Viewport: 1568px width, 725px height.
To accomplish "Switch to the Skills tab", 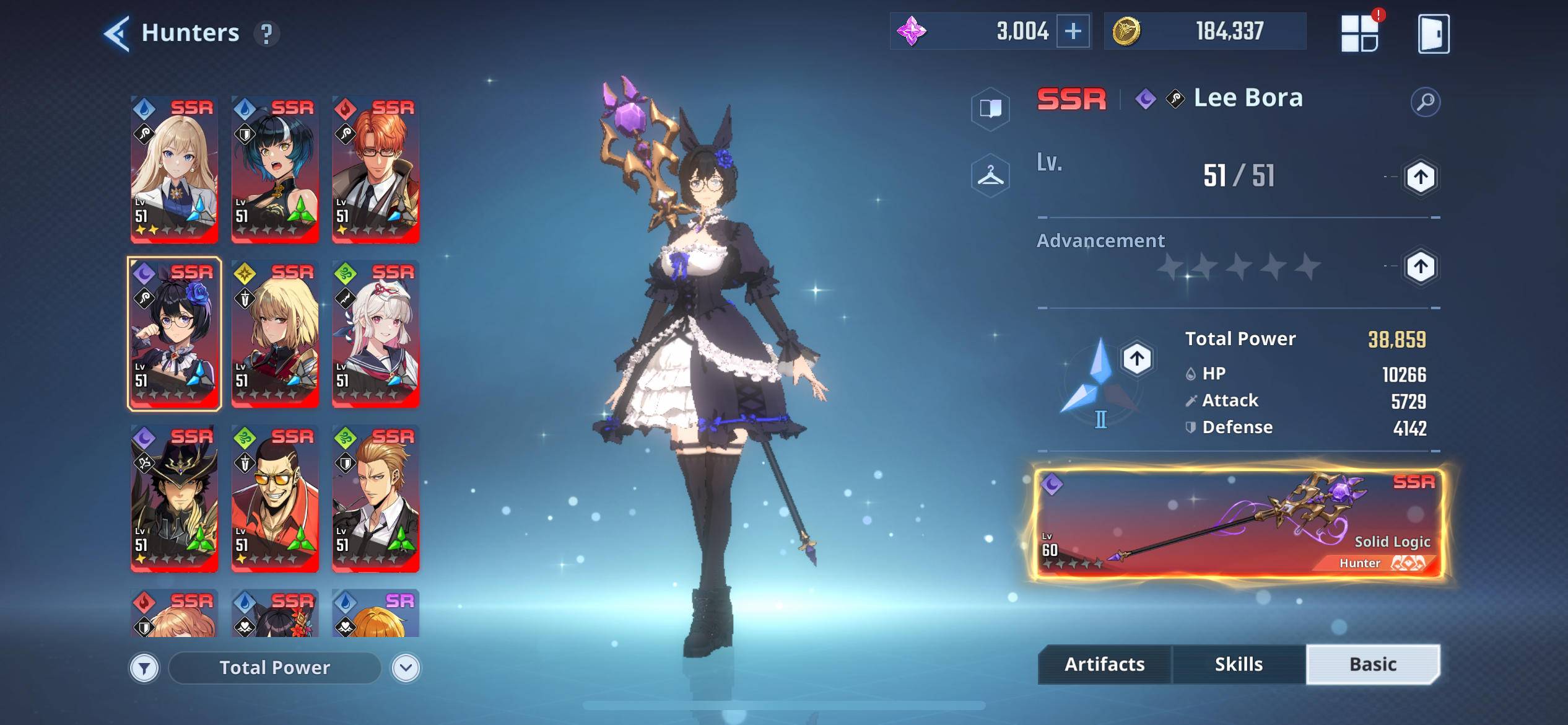I will [x=1239, y=664].
